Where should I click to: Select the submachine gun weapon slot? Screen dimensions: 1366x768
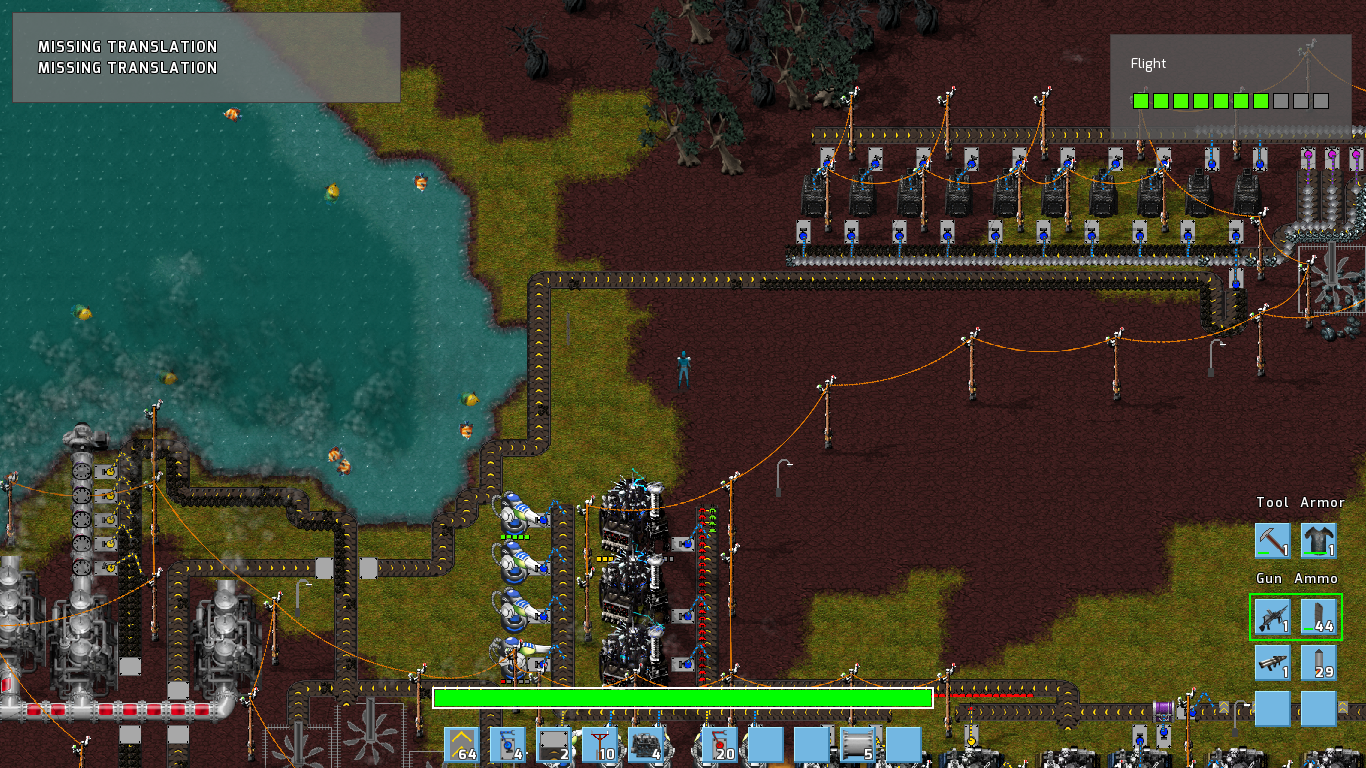point(1273,617)
